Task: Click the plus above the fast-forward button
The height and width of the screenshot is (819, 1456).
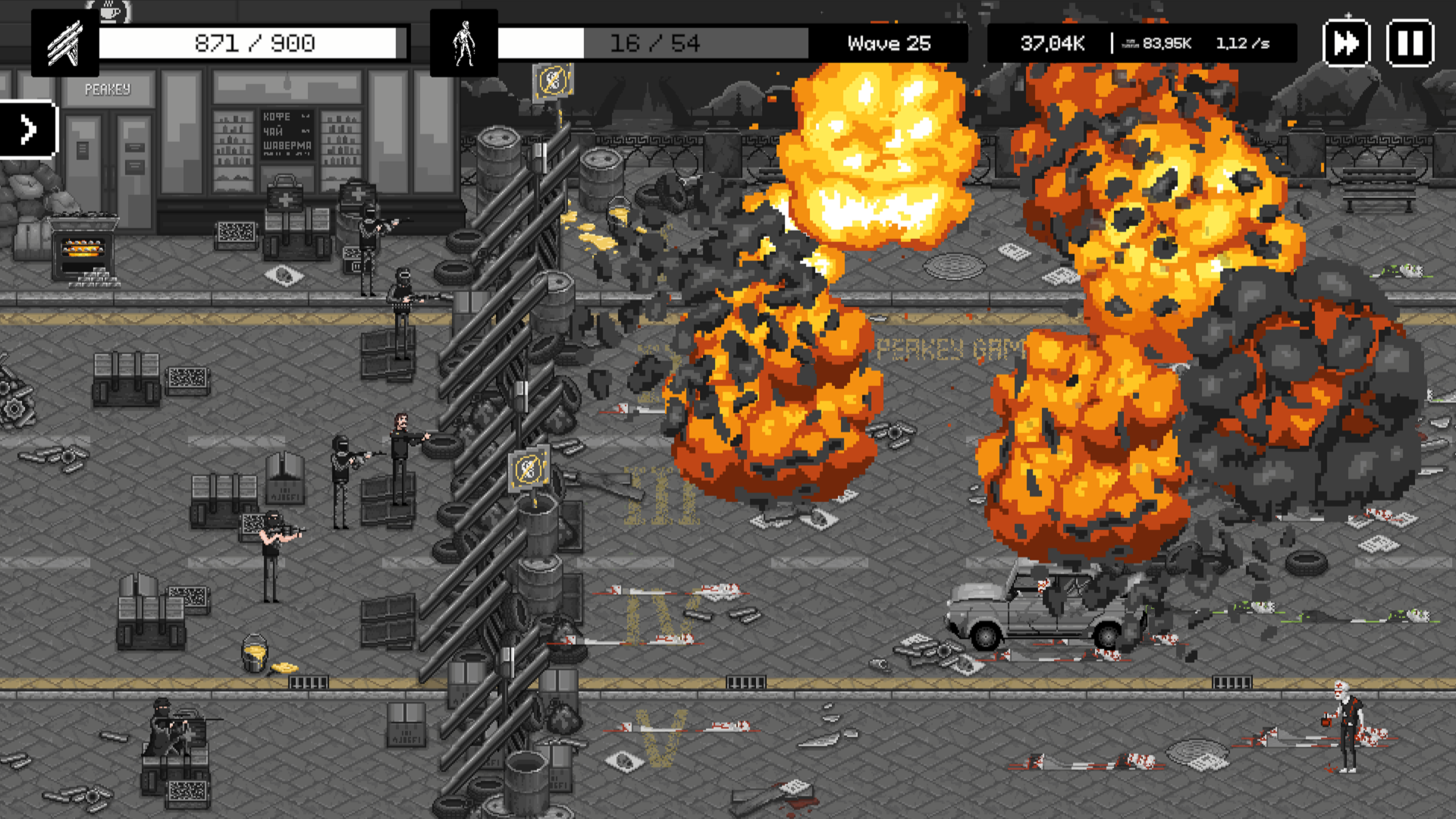Action: 1348,14
